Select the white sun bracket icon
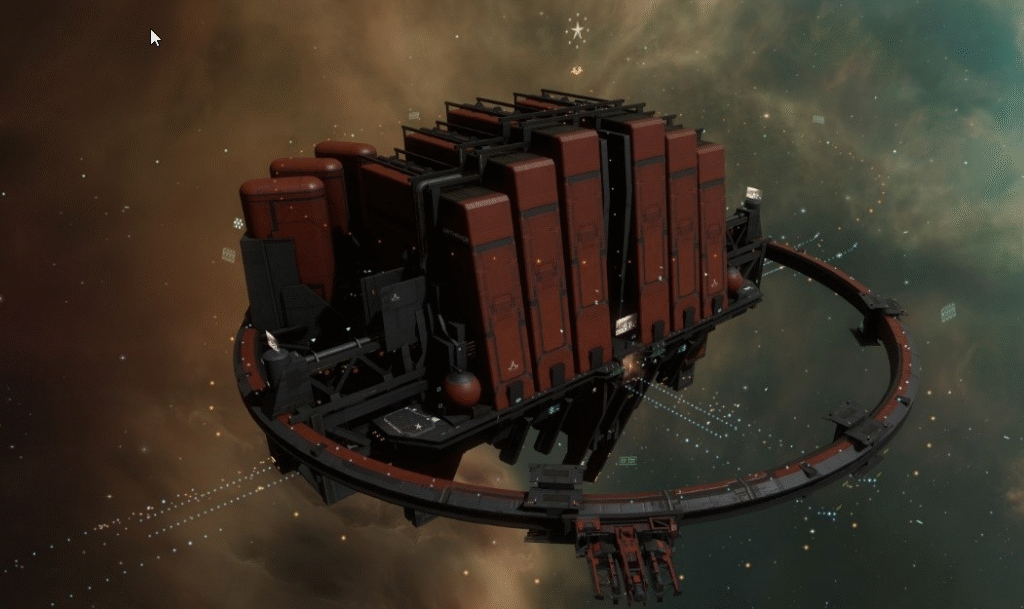Image resolution: width=1024 pixels, height=609 pixels. point(577,30)
